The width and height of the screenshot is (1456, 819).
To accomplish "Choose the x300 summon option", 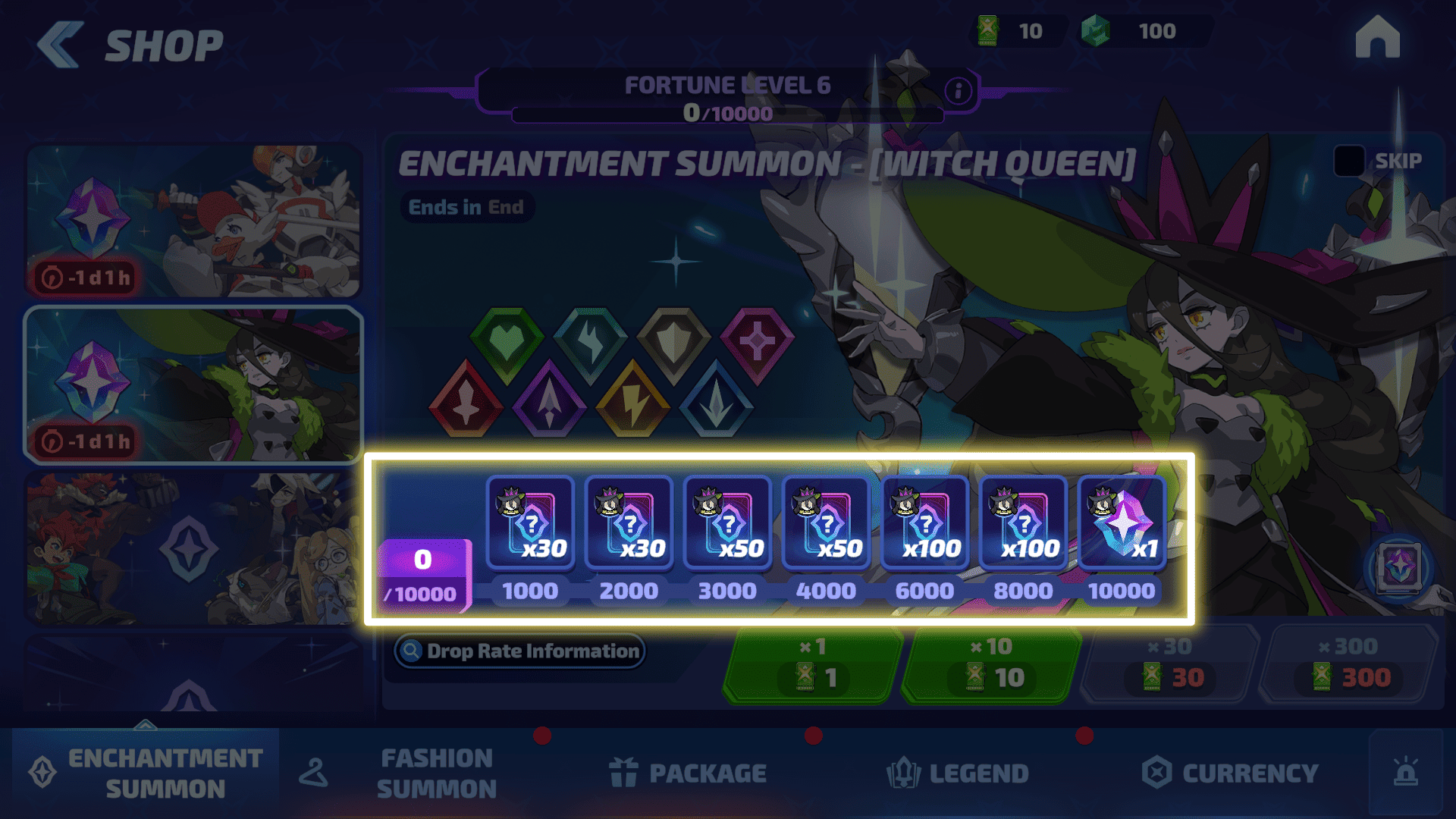I will 1349,666.
